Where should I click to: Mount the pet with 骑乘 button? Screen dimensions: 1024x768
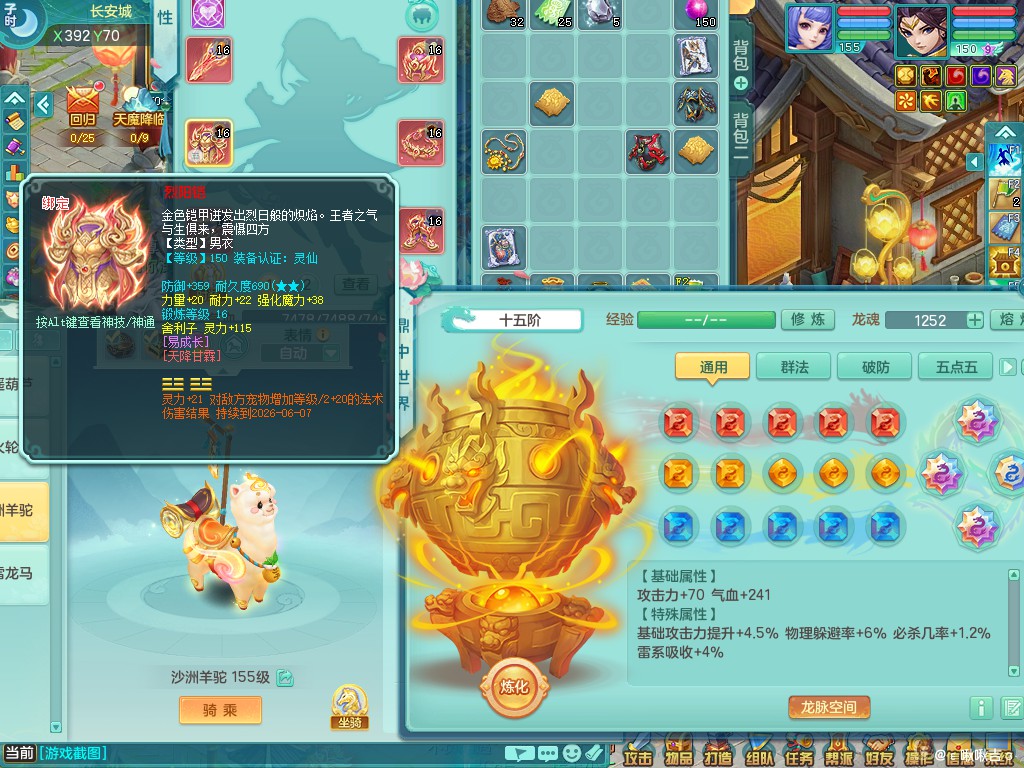[219, 710]
